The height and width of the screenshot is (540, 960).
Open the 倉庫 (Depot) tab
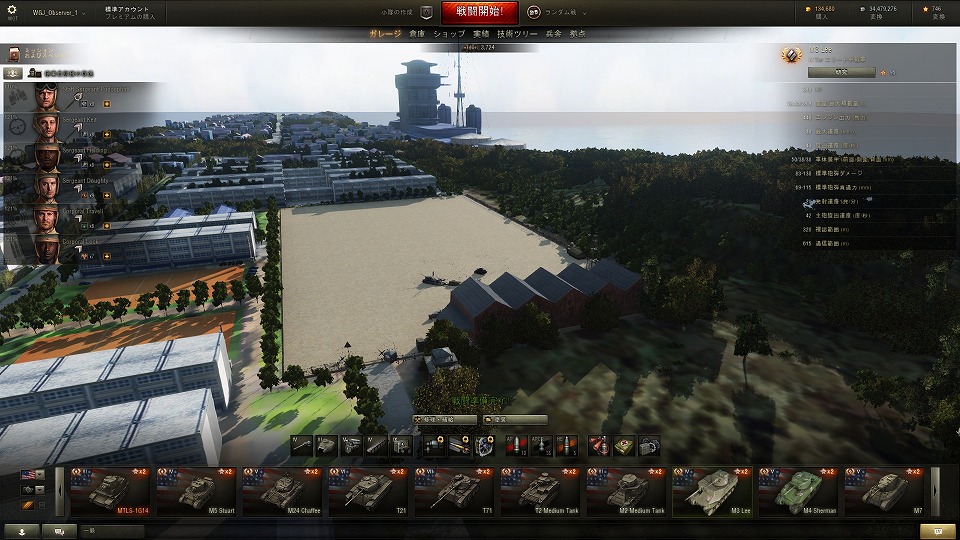pos(417,34)
